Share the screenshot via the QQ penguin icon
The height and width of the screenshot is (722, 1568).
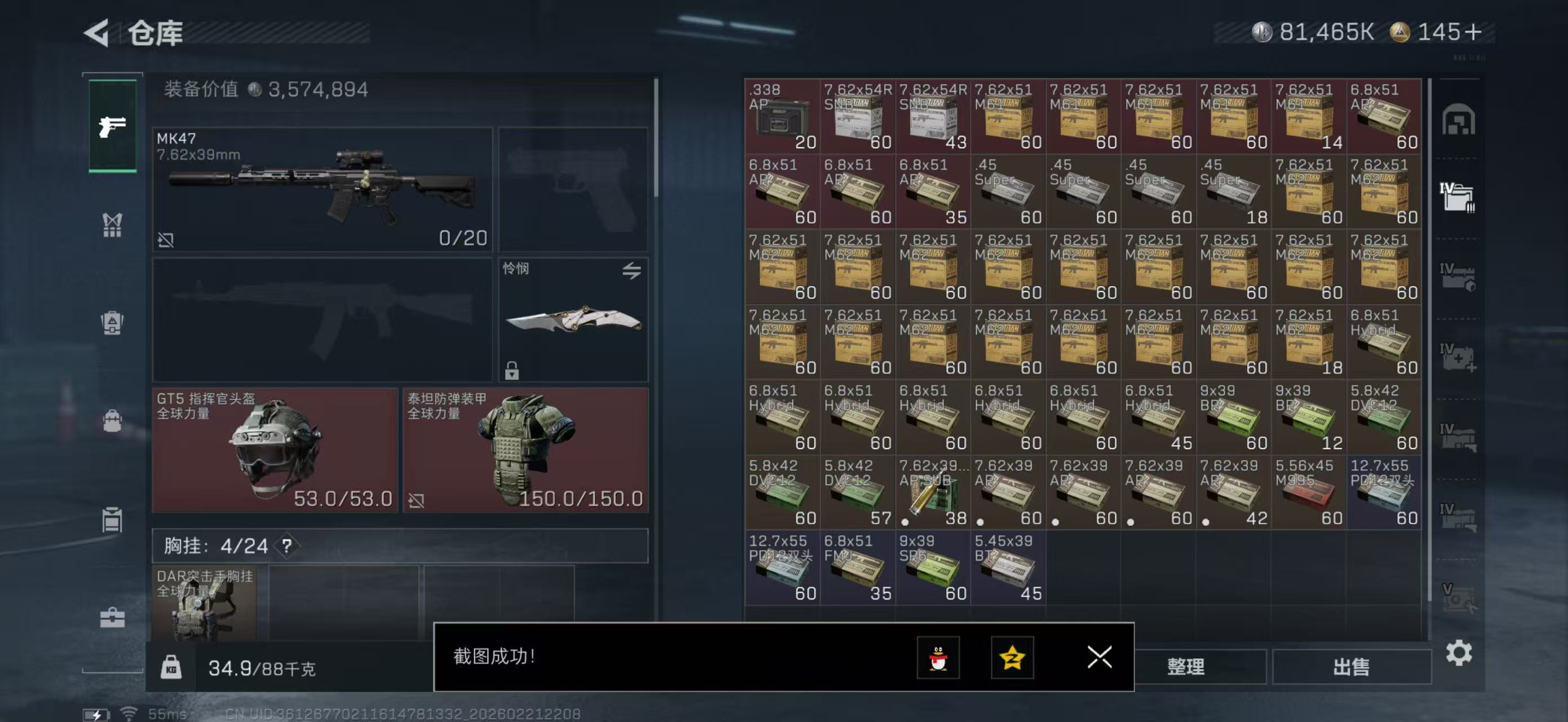pos(940,658)
